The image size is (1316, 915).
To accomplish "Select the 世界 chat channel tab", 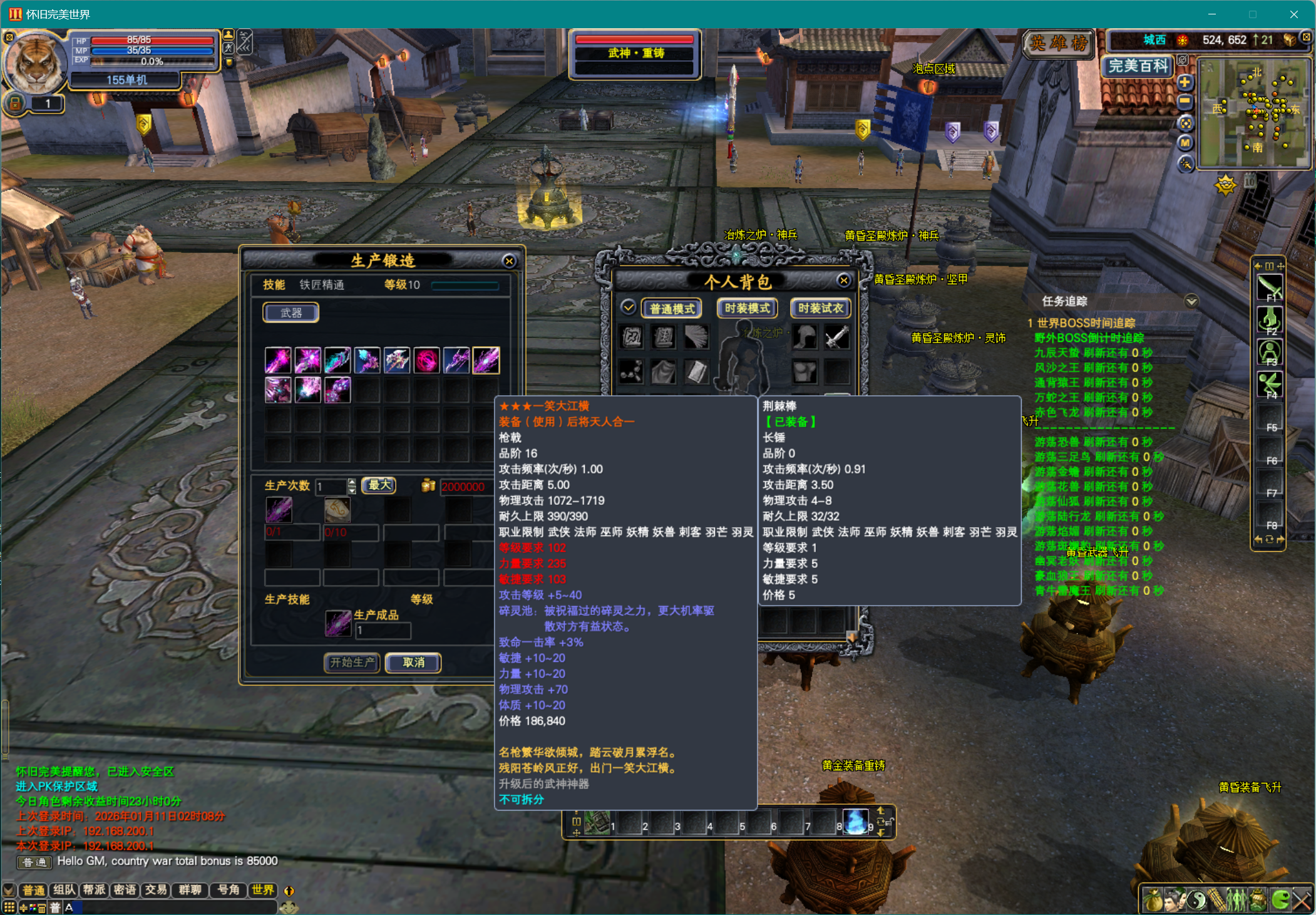I will click(x=262, y=890).
